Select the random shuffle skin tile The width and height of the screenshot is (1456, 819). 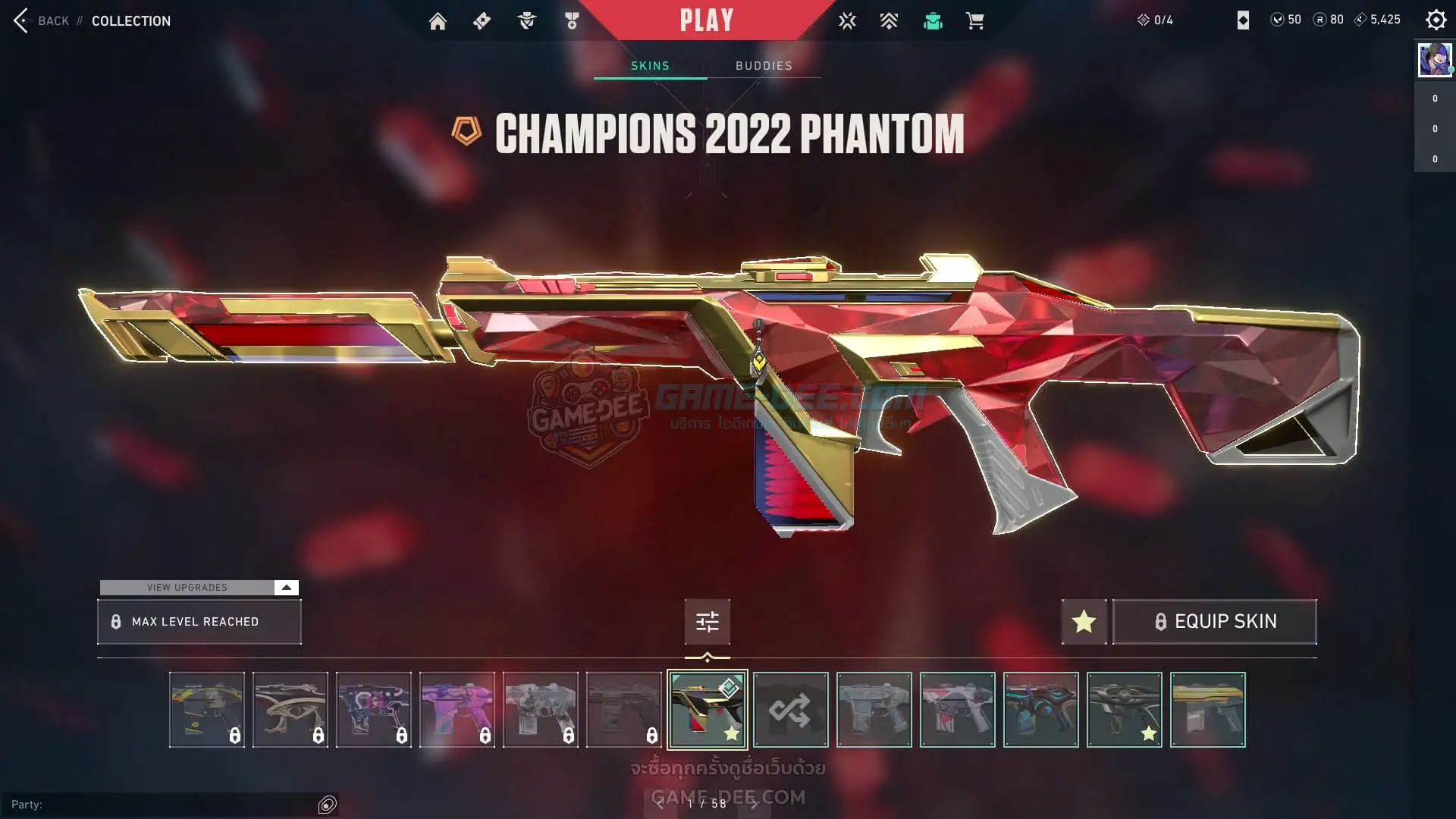tap(790, 710)
